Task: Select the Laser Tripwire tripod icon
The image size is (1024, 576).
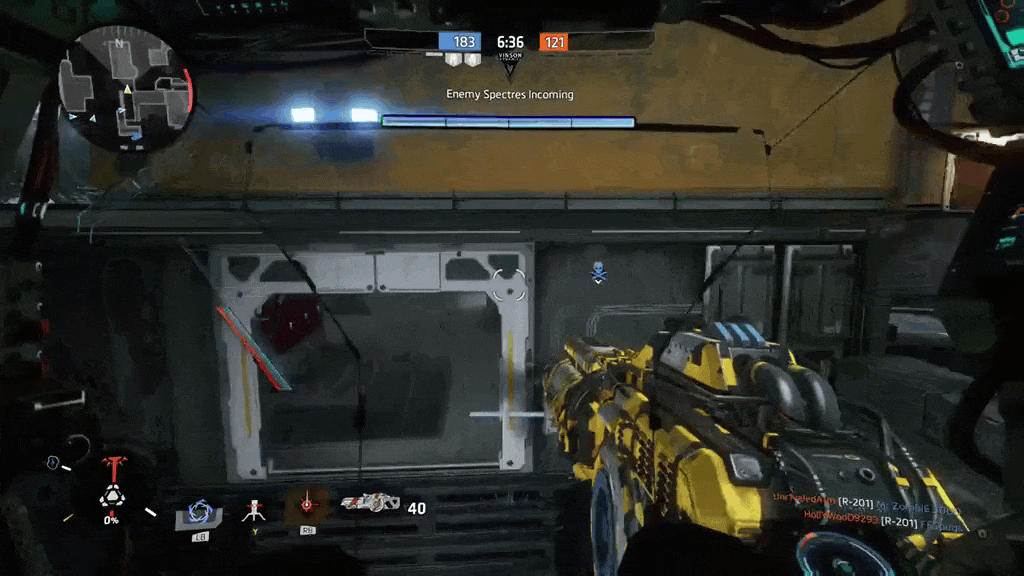Action: [x=252, y=511]
